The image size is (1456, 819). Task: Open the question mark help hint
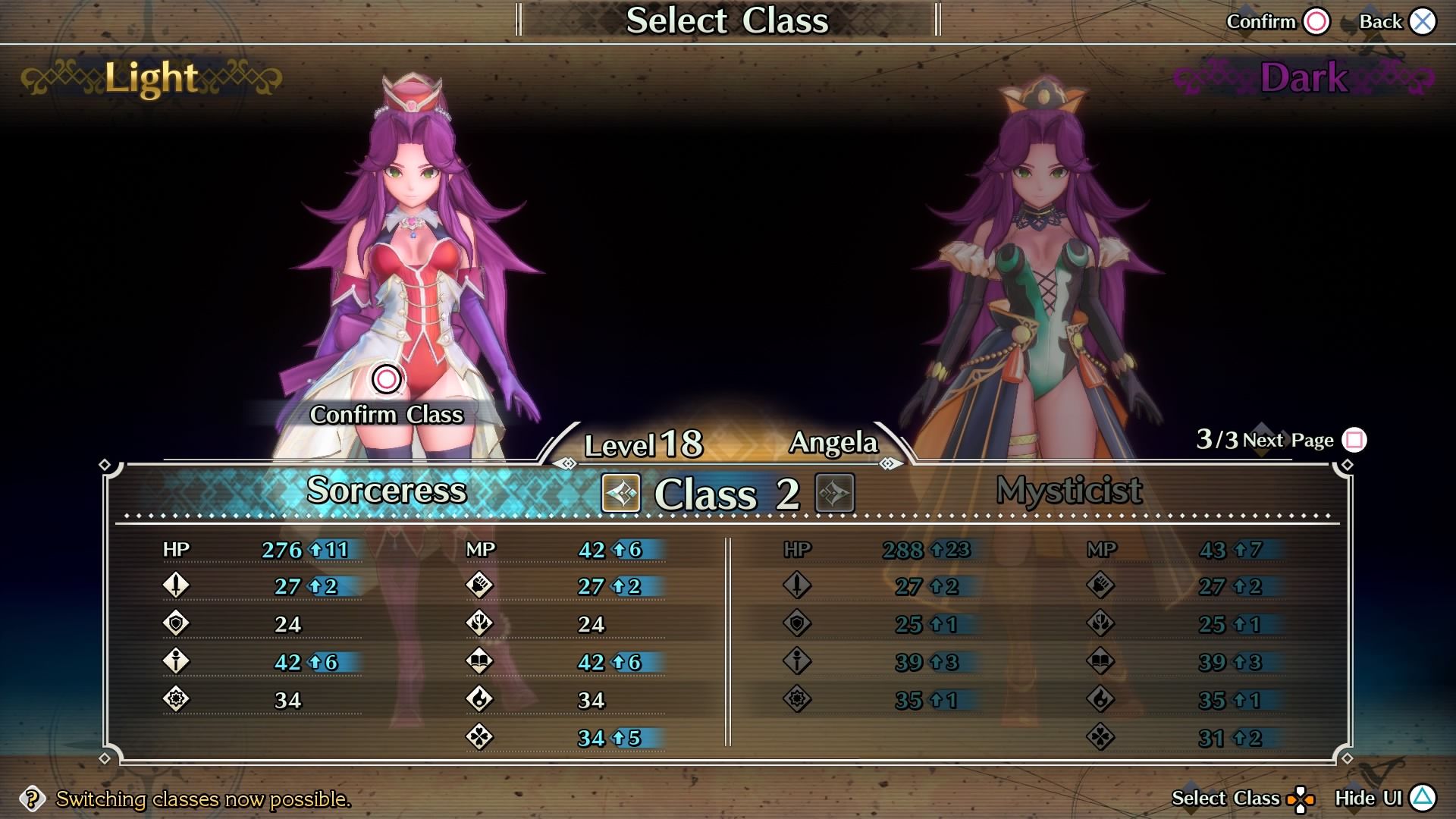[x=32, y=799]
